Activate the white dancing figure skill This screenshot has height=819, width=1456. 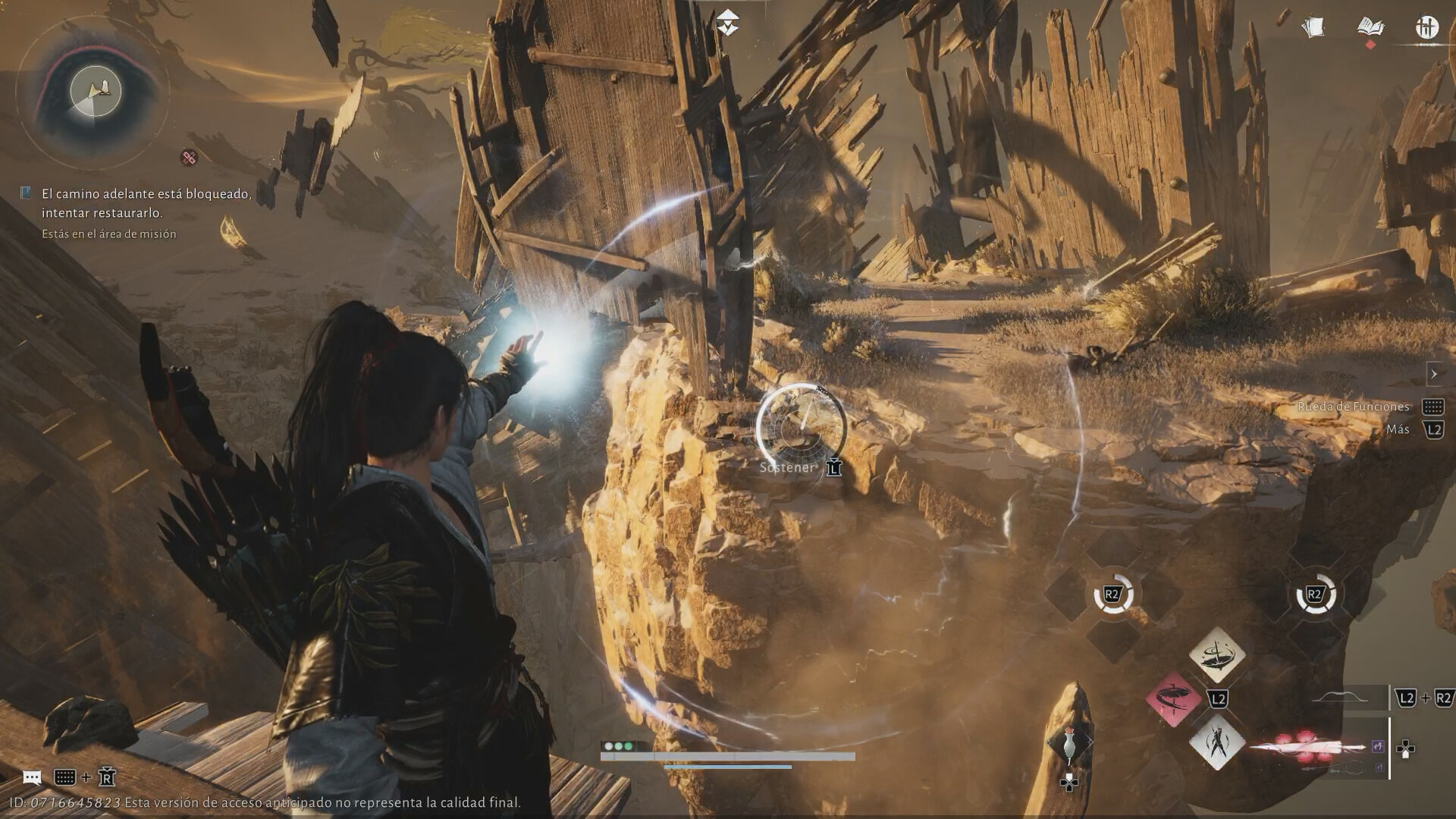point(1216,743)
